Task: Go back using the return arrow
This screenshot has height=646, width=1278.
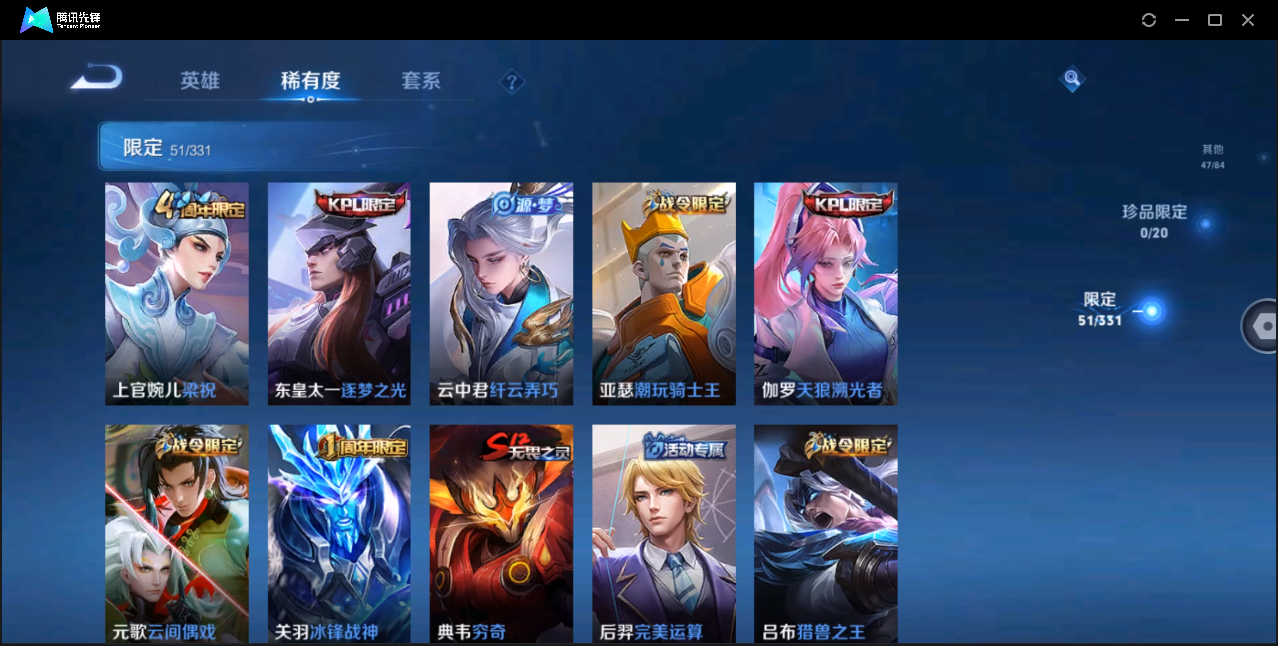Action: tap(97, 77)
